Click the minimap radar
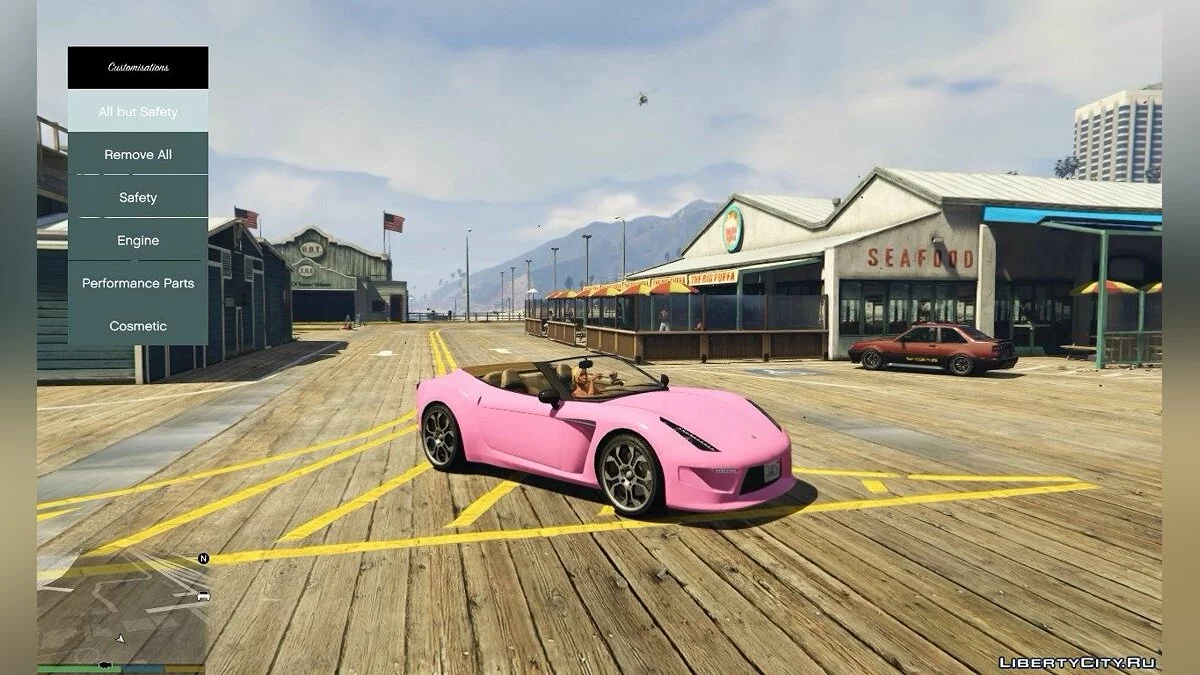Screen dimensions: 1200x675 [x=124, y=608]
